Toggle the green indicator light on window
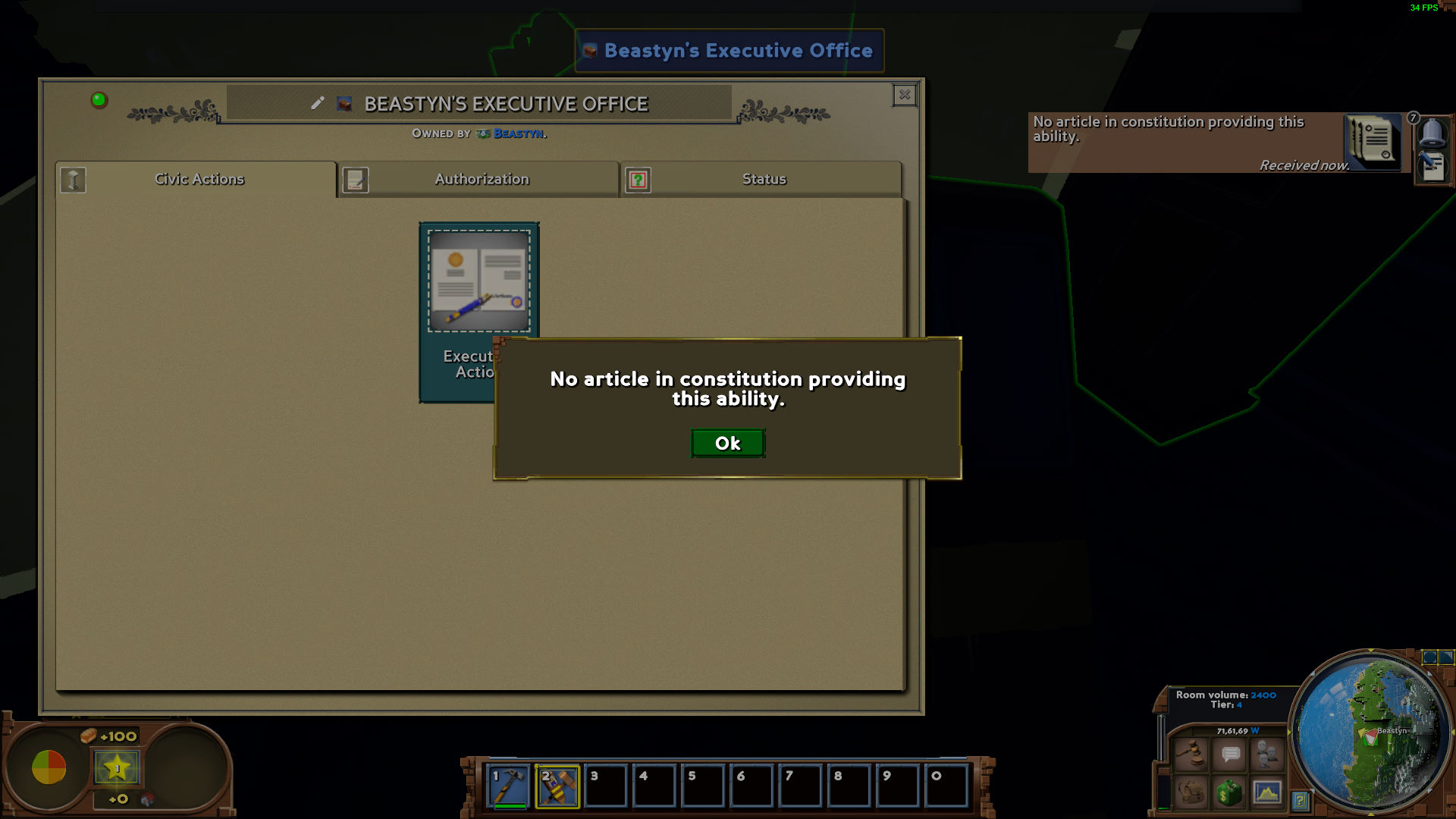This screenshot has height=819, width=1456. click(98, 99)
